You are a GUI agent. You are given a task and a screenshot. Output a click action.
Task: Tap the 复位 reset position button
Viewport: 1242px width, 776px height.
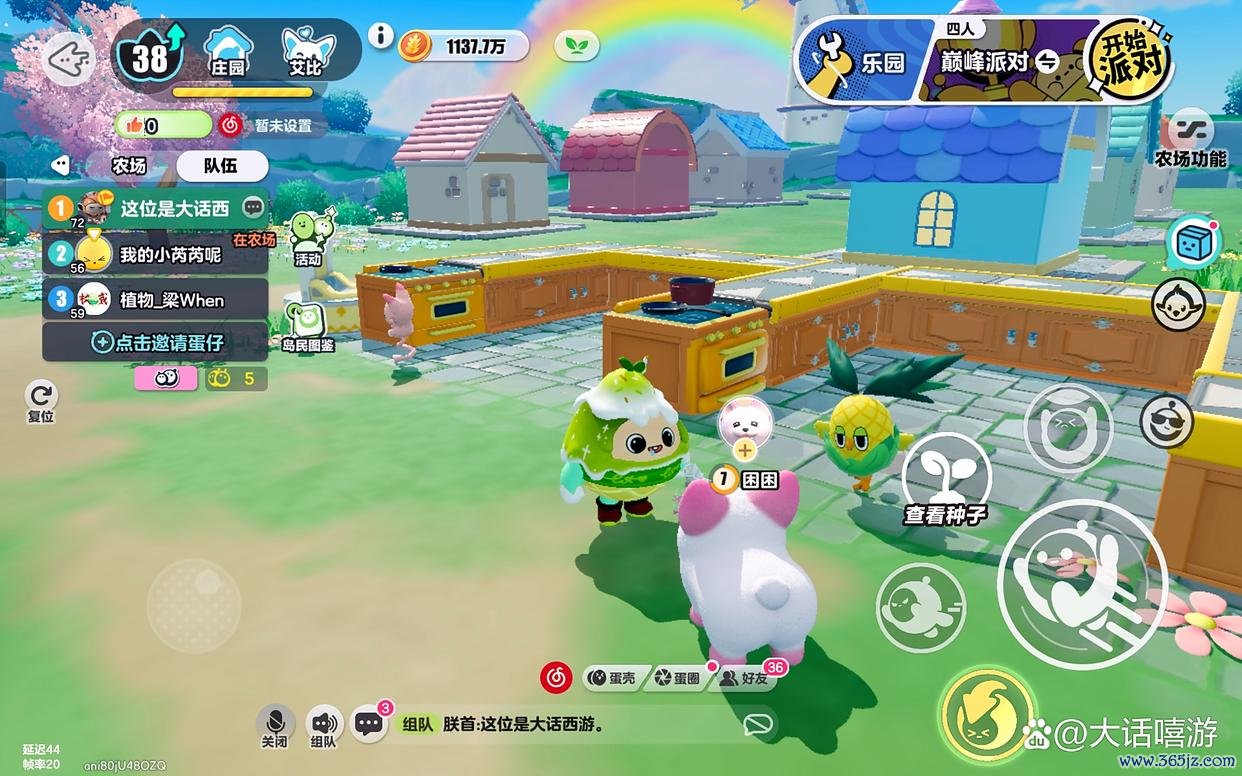[41, 400]
